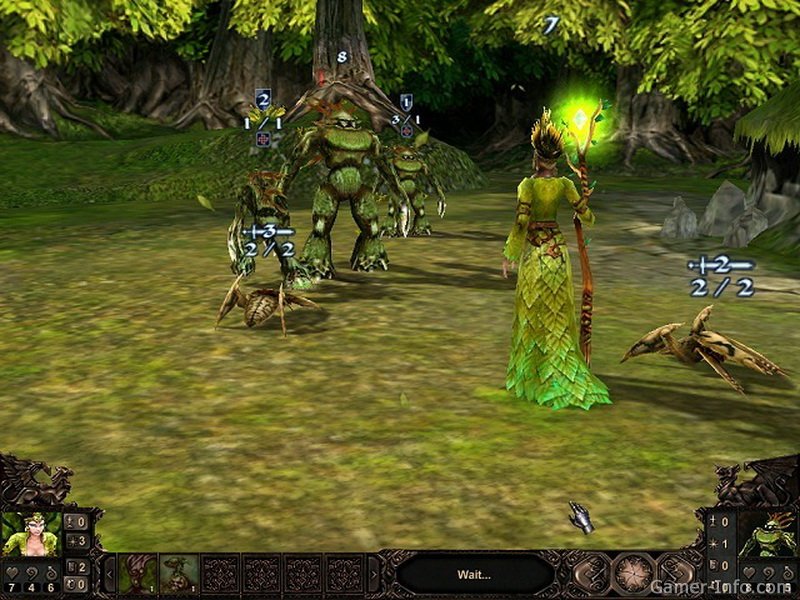Choose the second creature card in hand
The image size is (800, 600).
tap(179, 574)
